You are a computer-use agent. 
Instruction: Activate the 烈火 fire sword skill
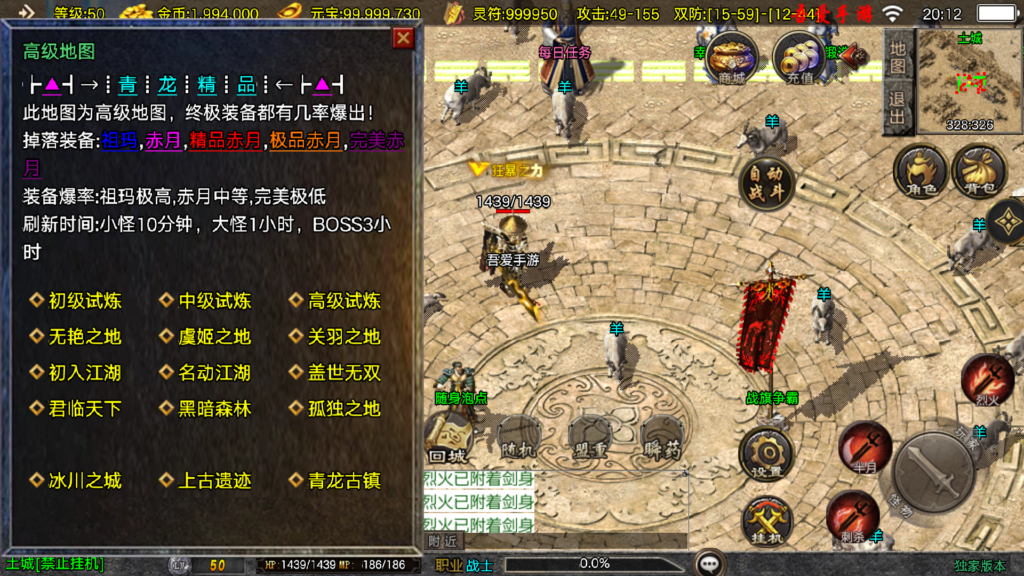point(986,379)
